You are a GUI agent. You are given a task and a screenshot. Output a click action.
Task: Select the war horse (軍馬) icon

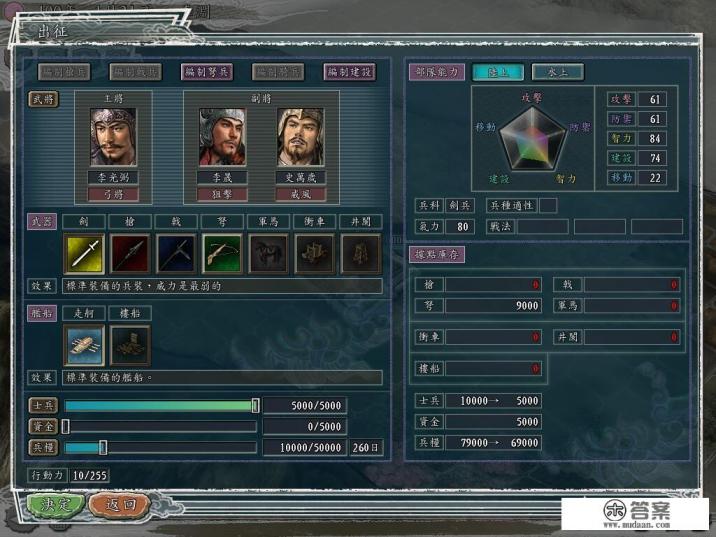coord(268,254)
